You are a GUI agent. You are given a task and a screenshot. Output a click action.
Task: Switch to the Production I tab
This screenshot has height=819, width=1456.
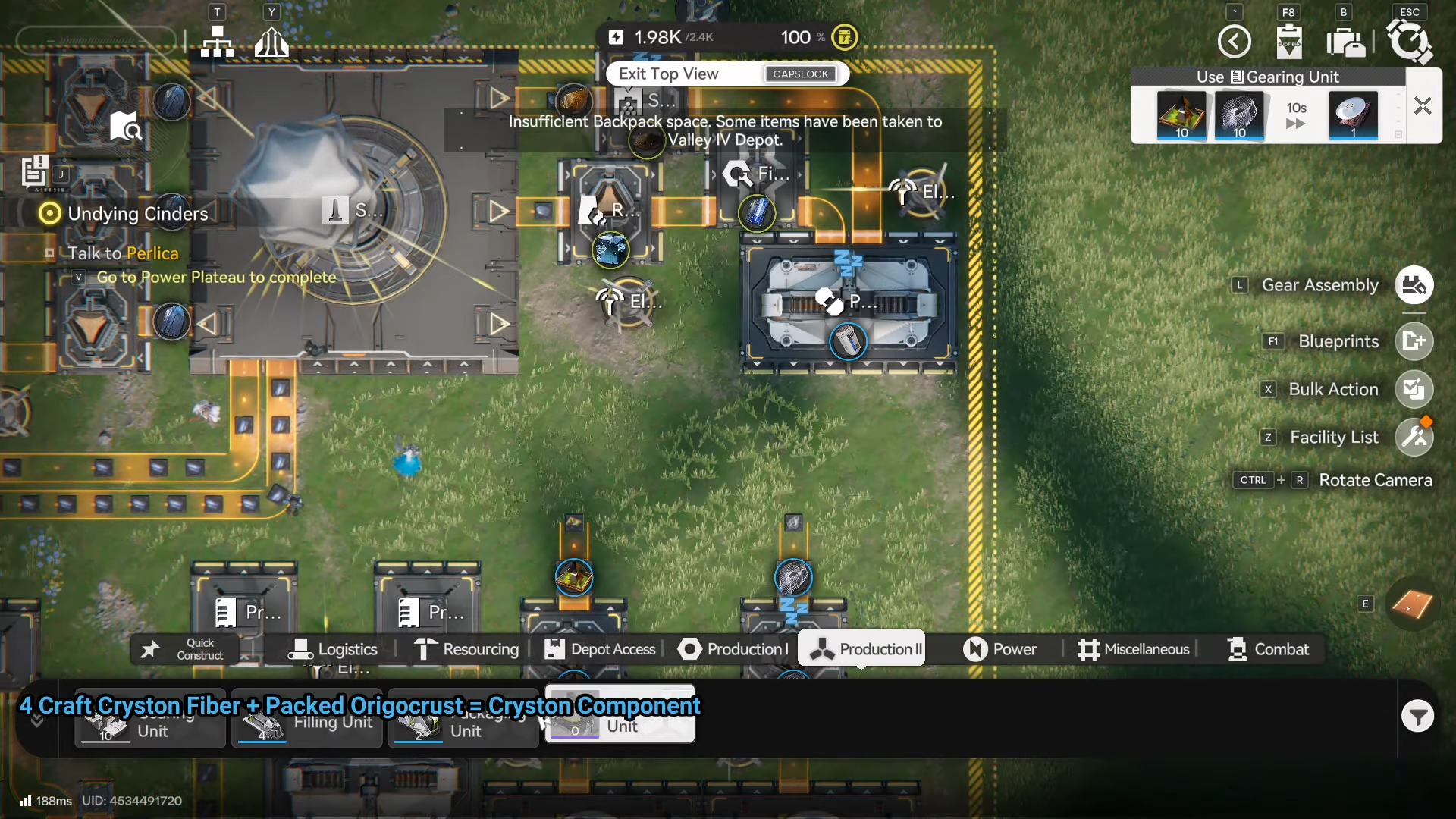point(733,649)
